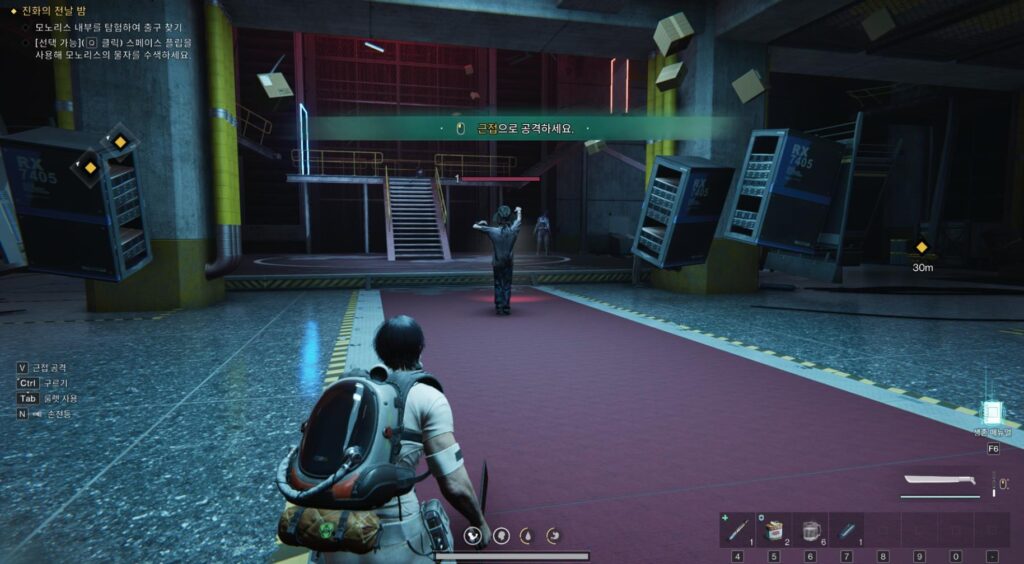Open the glowing survival manual icon
Screen dimensions: 1024x564
tap(991, 412)
